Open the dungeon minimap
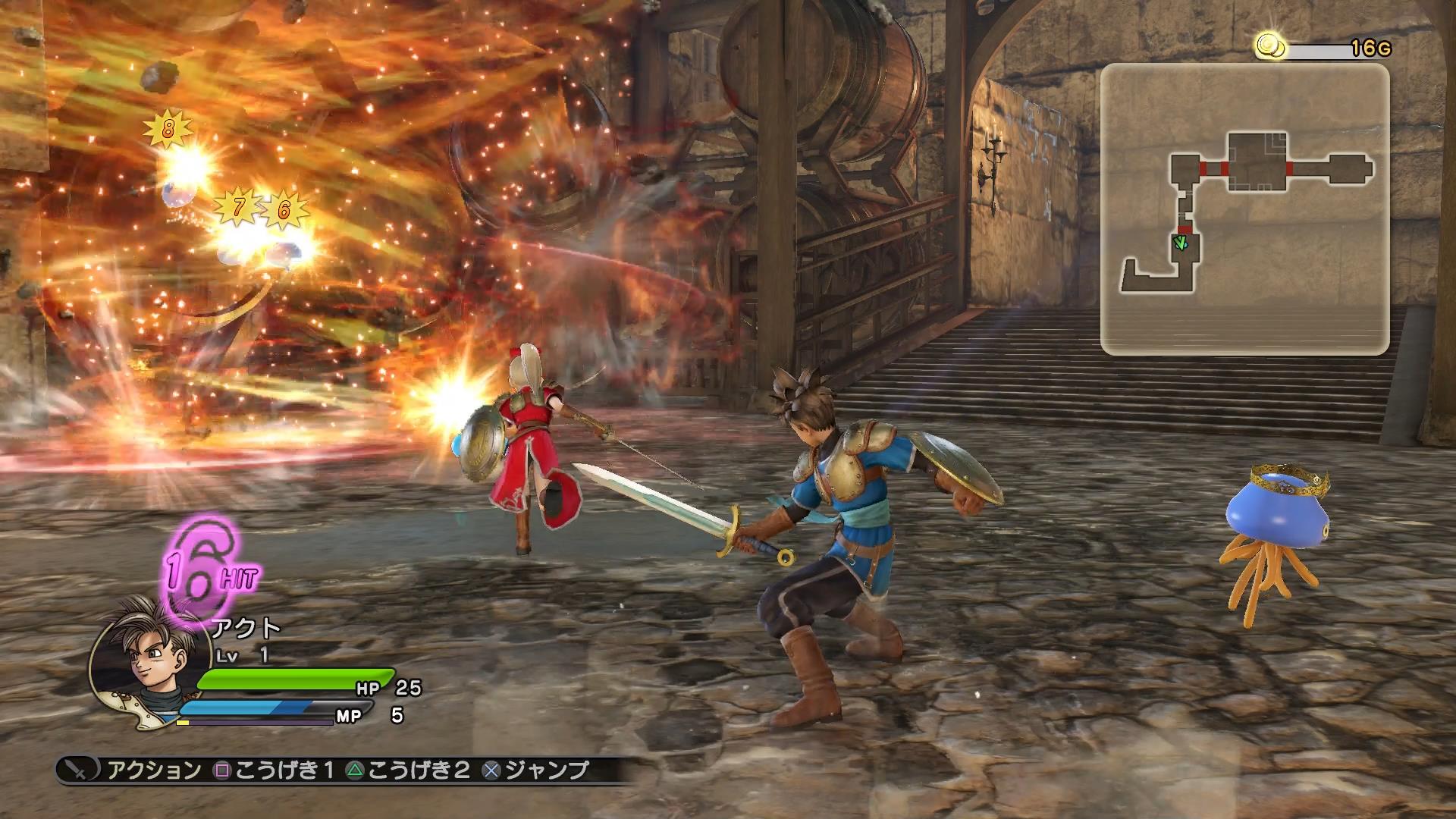The height and width of the screenshot is (819, 1456). (x=1244, y=209)
